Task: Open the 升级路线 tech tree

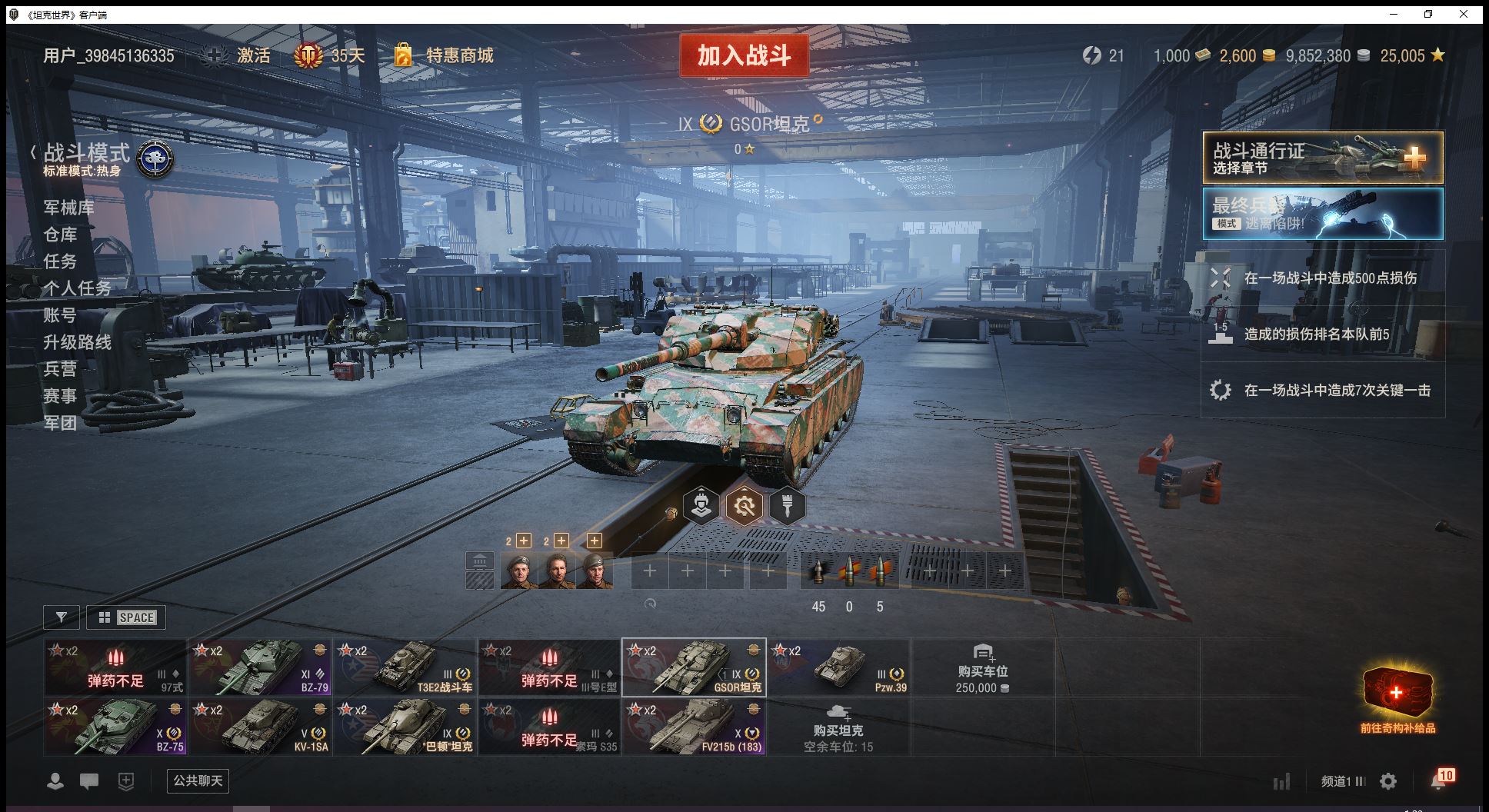Action: coord(77,342)
